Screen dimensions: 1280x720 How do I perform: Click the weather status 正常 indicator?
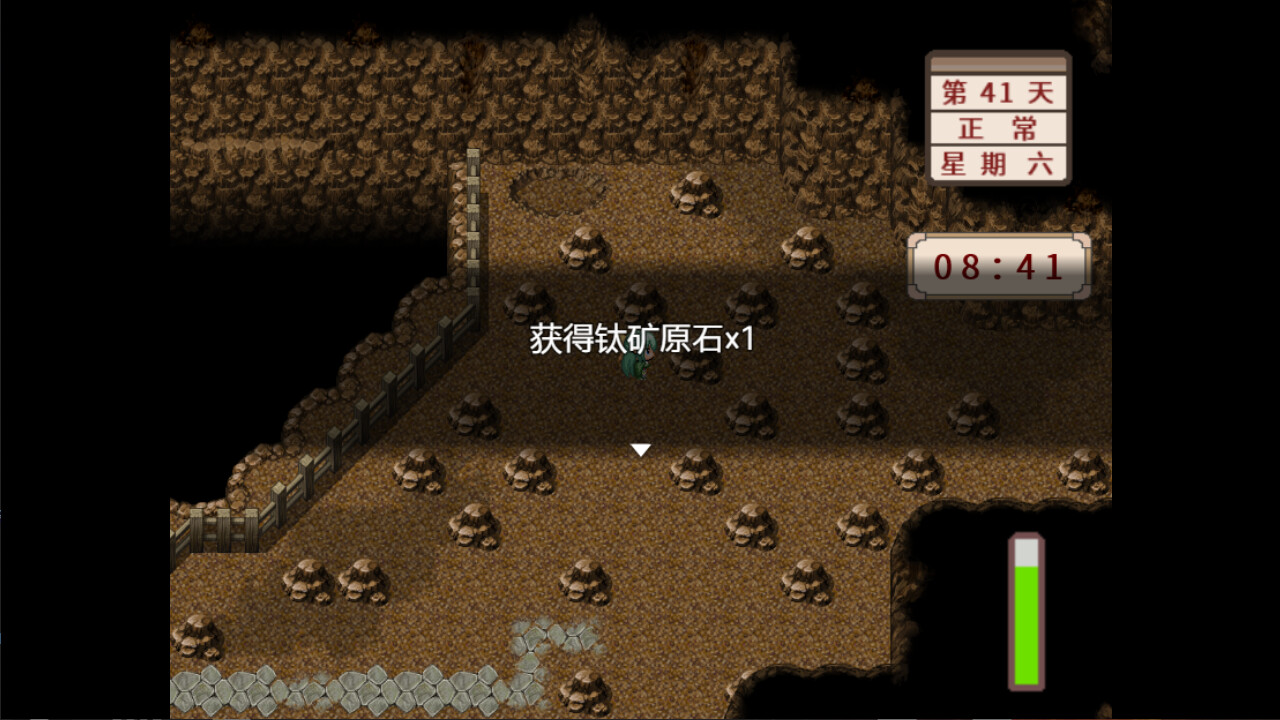pyautogui.click(x=1000, y=127)
